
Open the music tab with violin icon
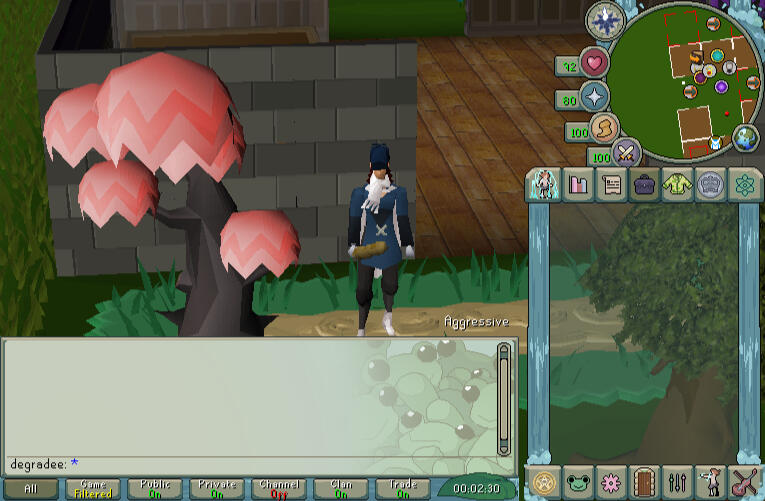[x=745, y=482]
